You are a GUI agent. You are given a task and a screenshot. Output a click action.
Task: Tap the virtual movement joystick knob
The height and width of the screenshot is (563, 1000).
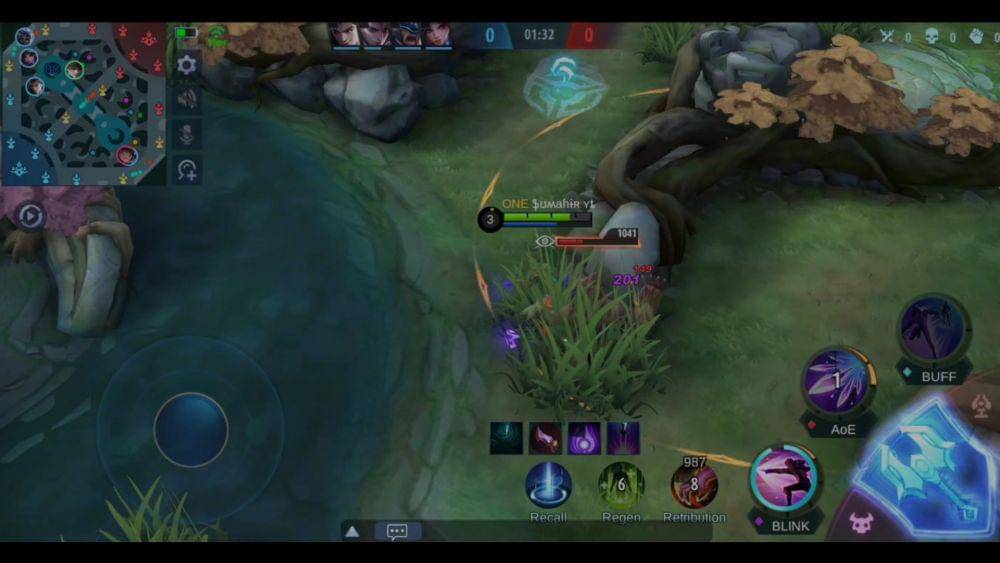190,429
